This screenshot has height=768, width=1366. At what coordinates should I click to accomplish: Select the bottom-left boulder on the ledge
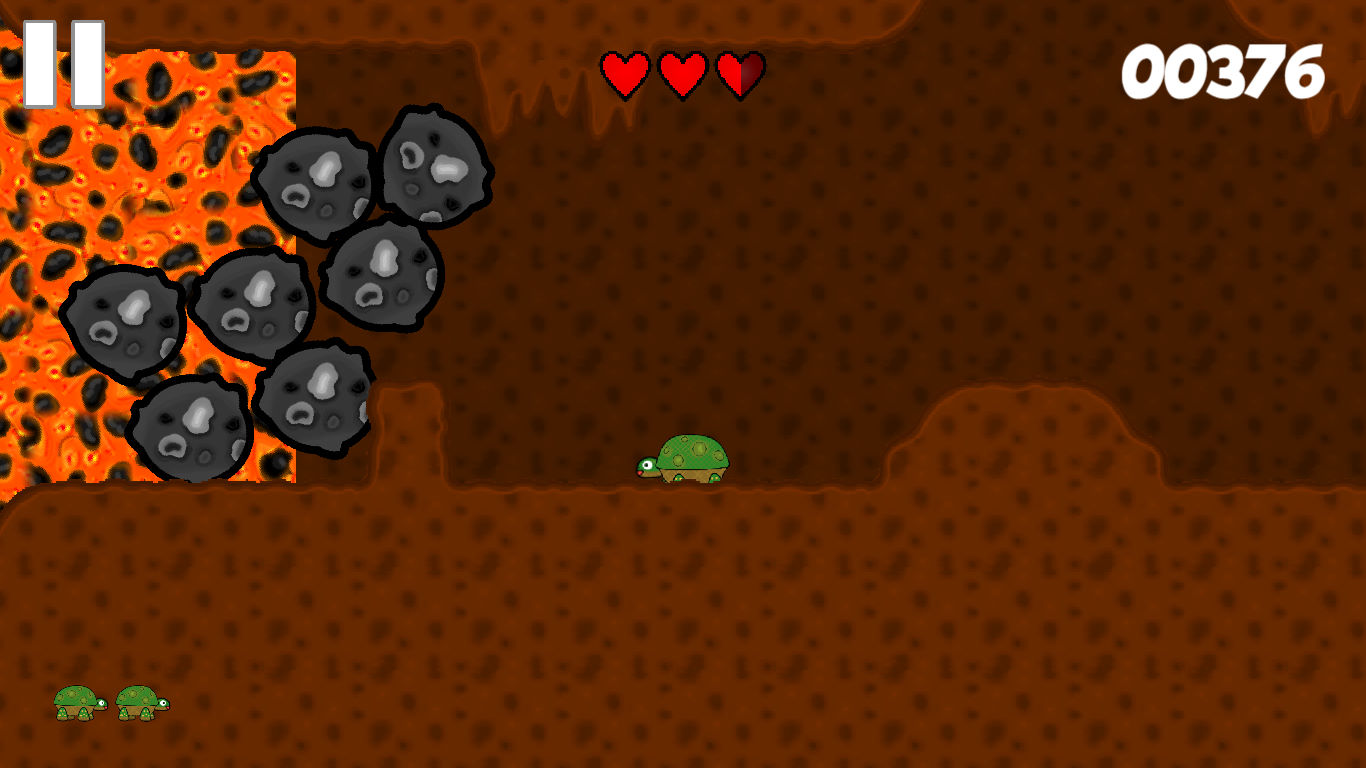(190, 430)
